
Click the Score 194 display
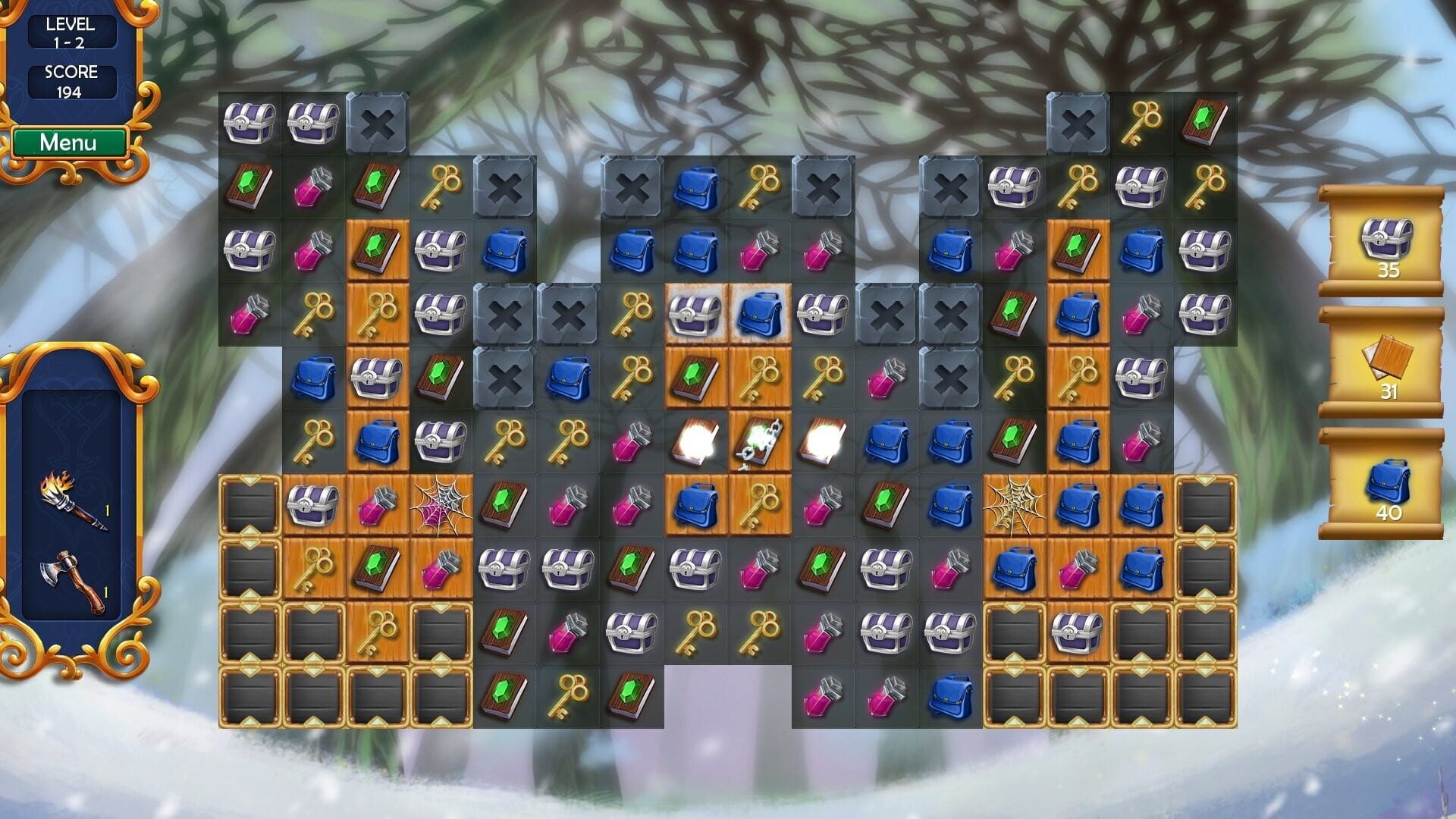click(x=72, y=80)
